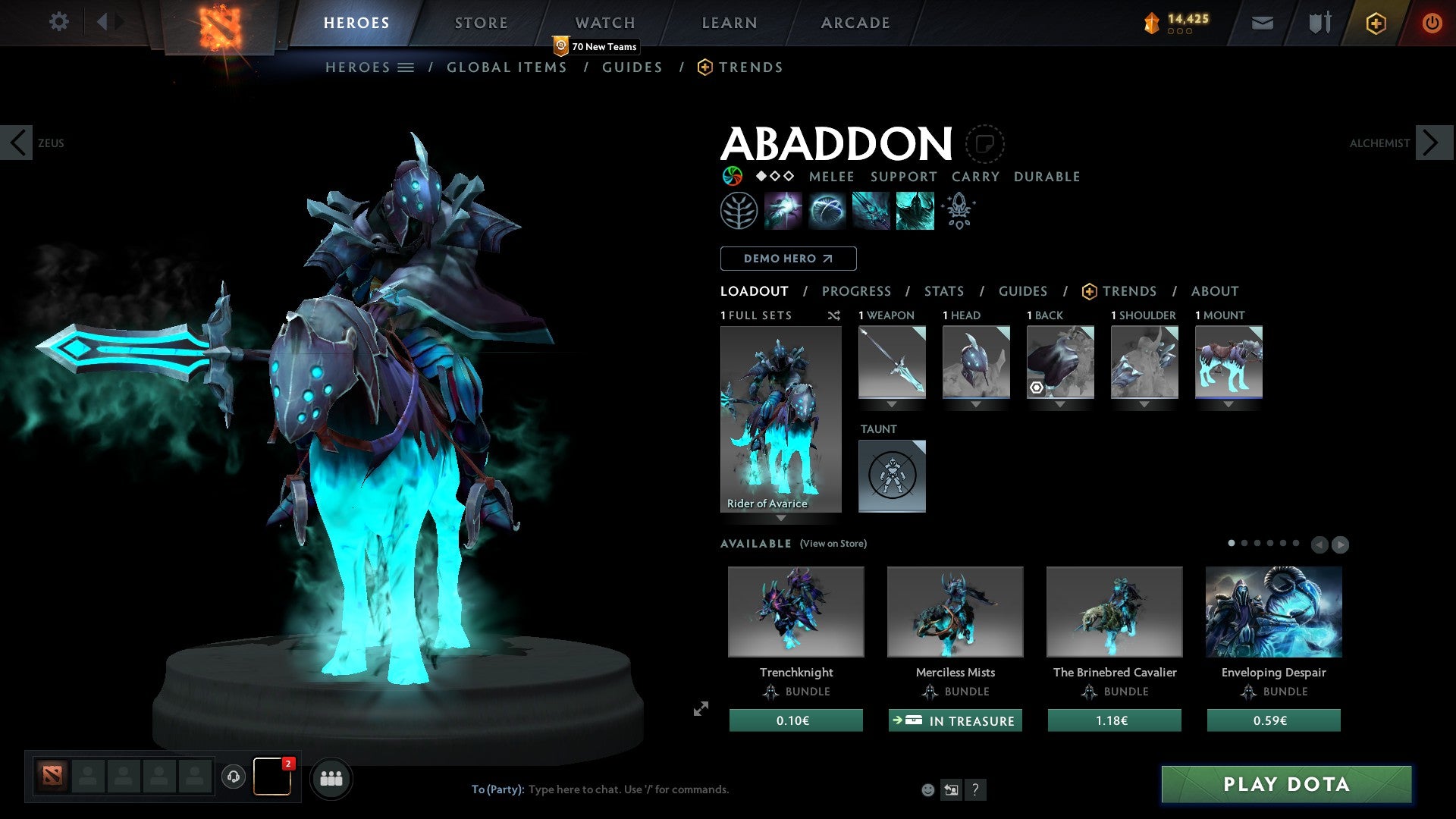Switch to the Progress tab
The height and width of the screenshot is (819, 1456).
click(x=857, y=291)
